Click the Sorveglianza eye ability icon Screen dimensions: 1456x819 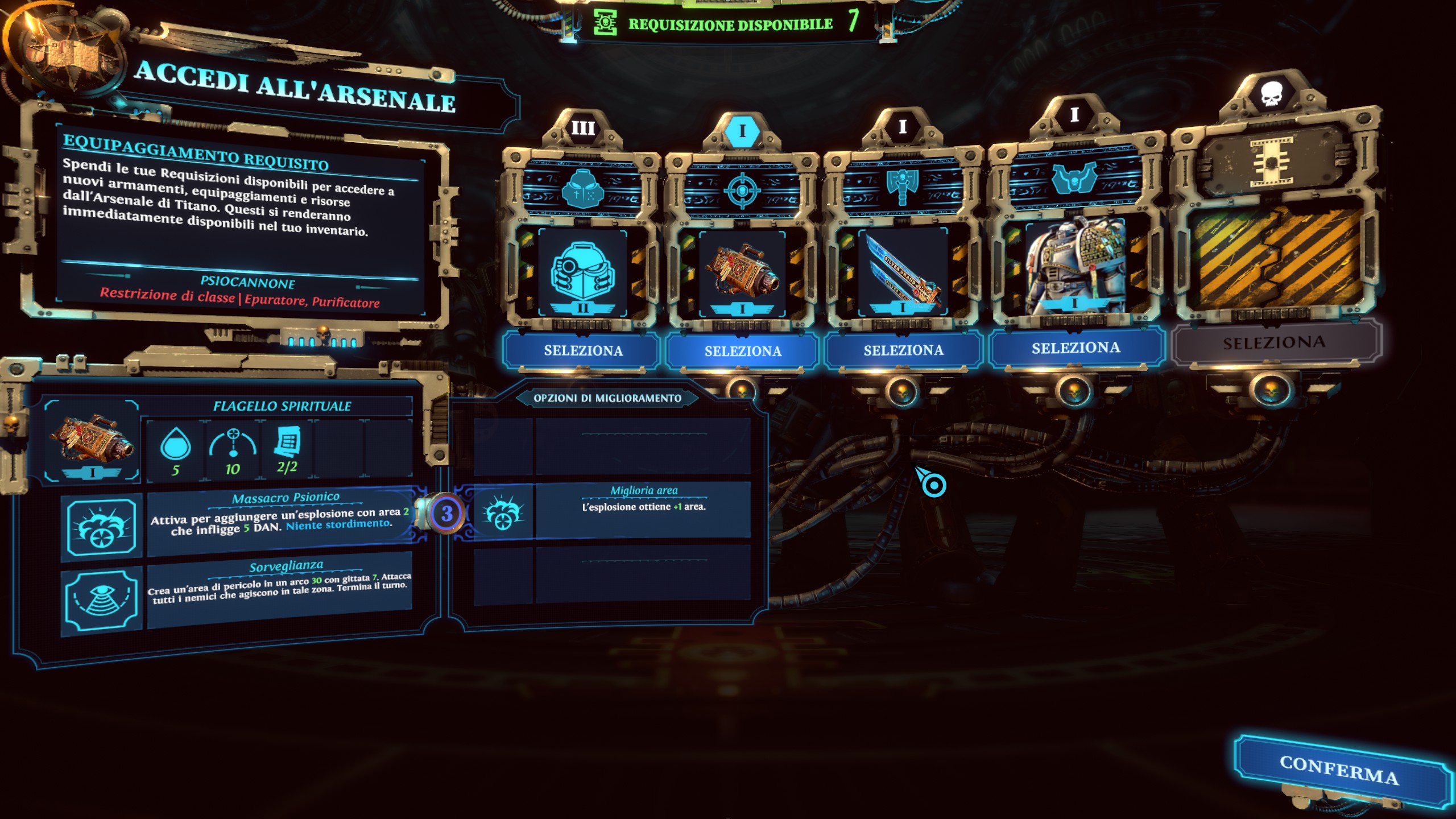tap(101, 599)
